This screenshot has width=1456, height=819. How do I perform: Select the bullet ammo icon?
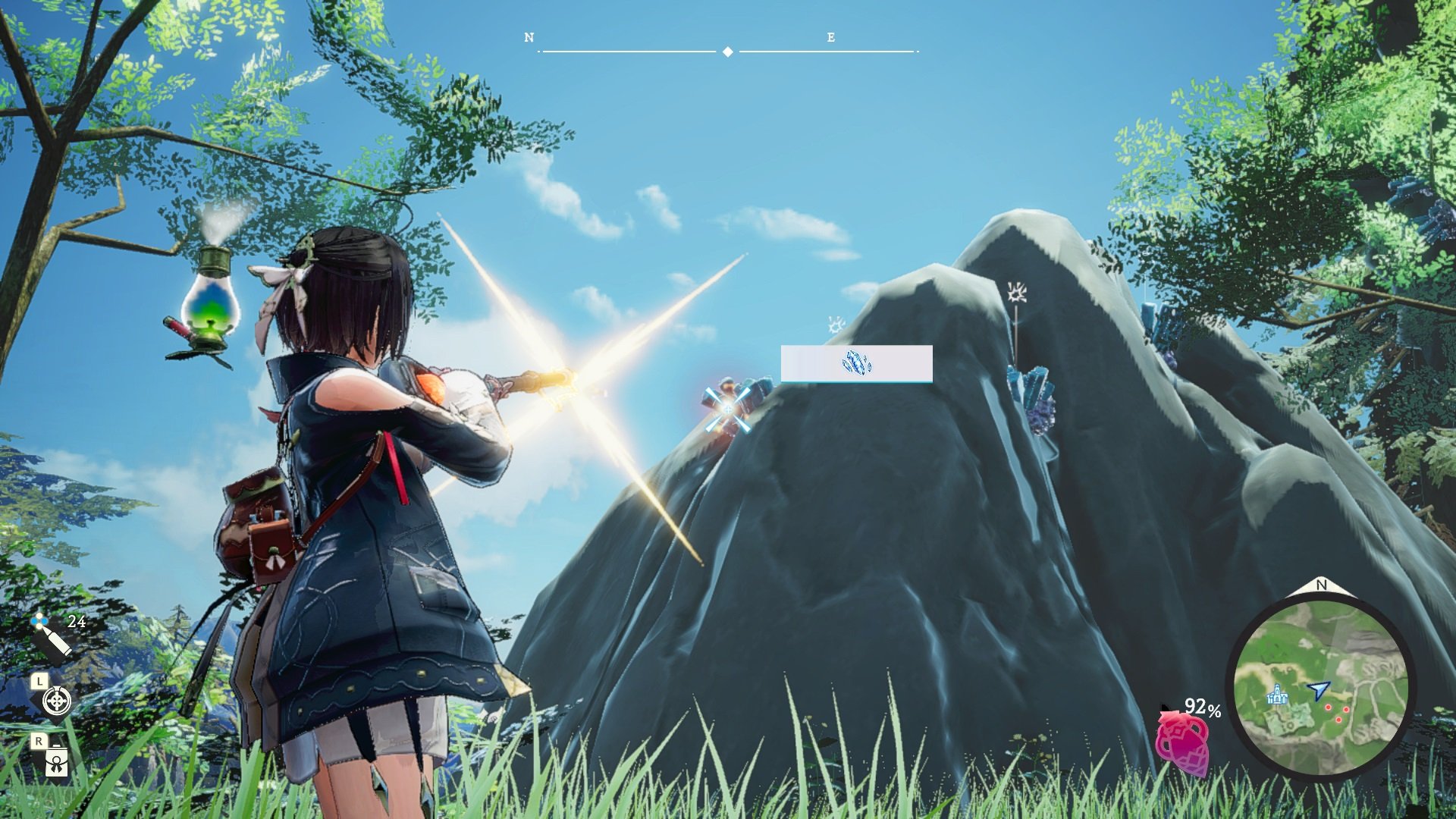[52, 635]
